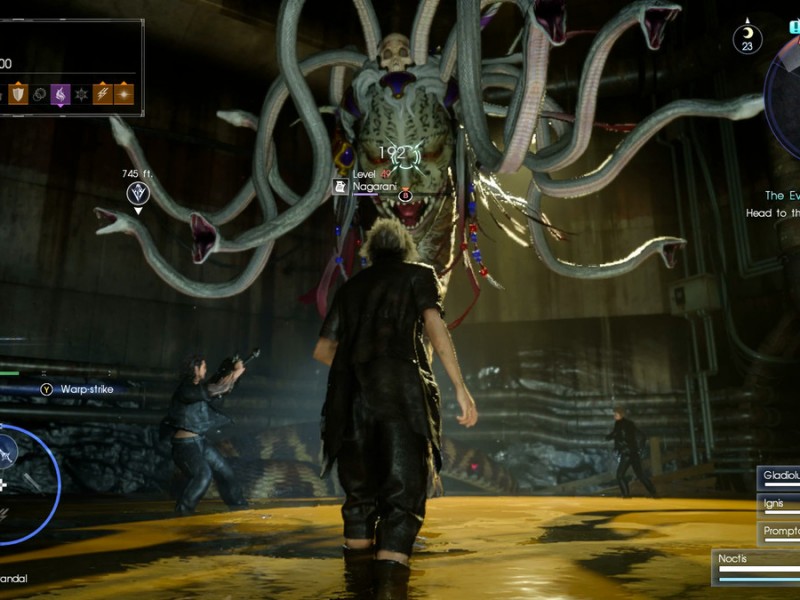Select the quest waypoint distance marker

click(138, 191)
